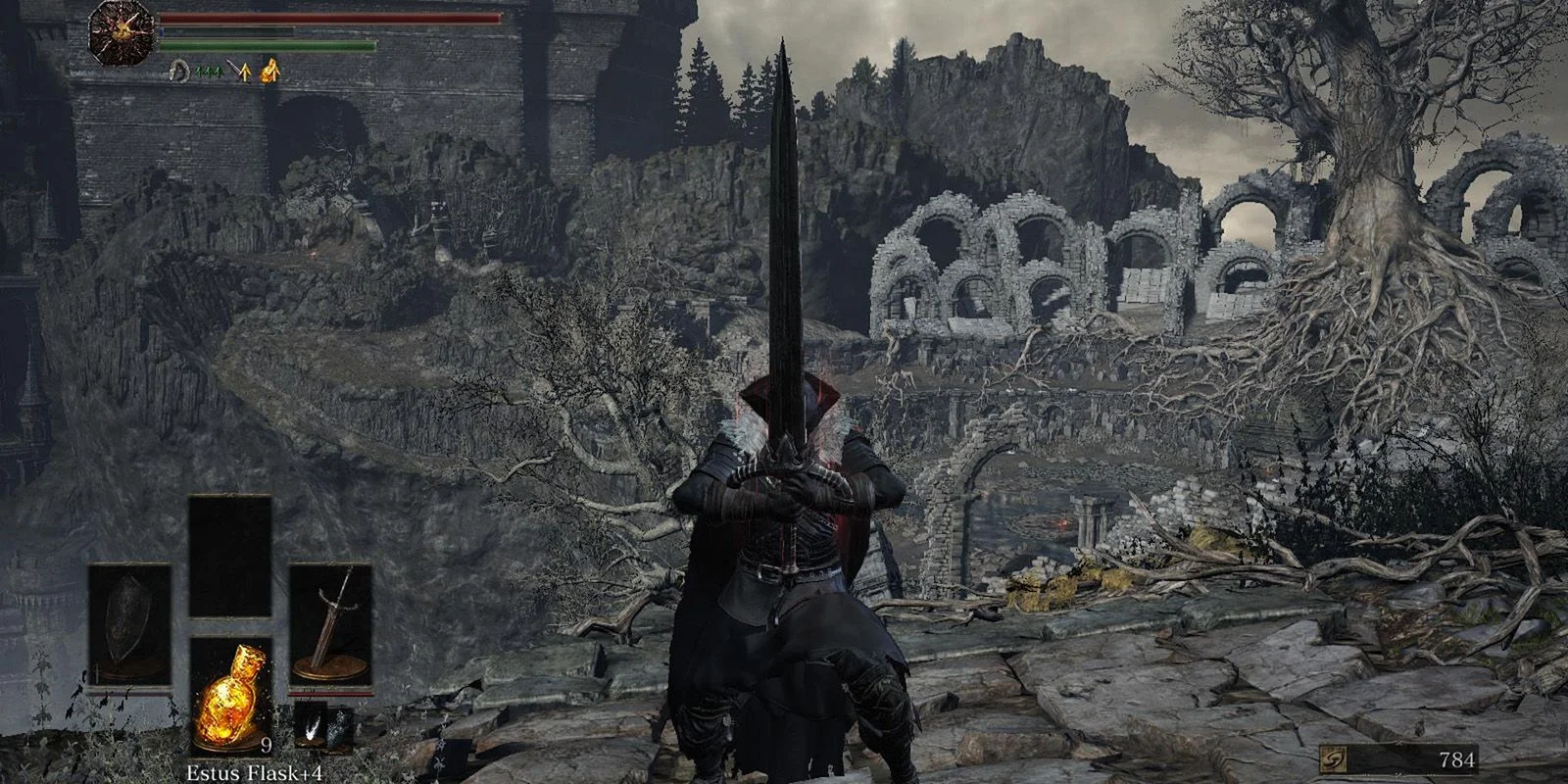This screenshot has width=1568, height=784.
Task: Click the empty spell slot above the flask
Action: point(229,555)
